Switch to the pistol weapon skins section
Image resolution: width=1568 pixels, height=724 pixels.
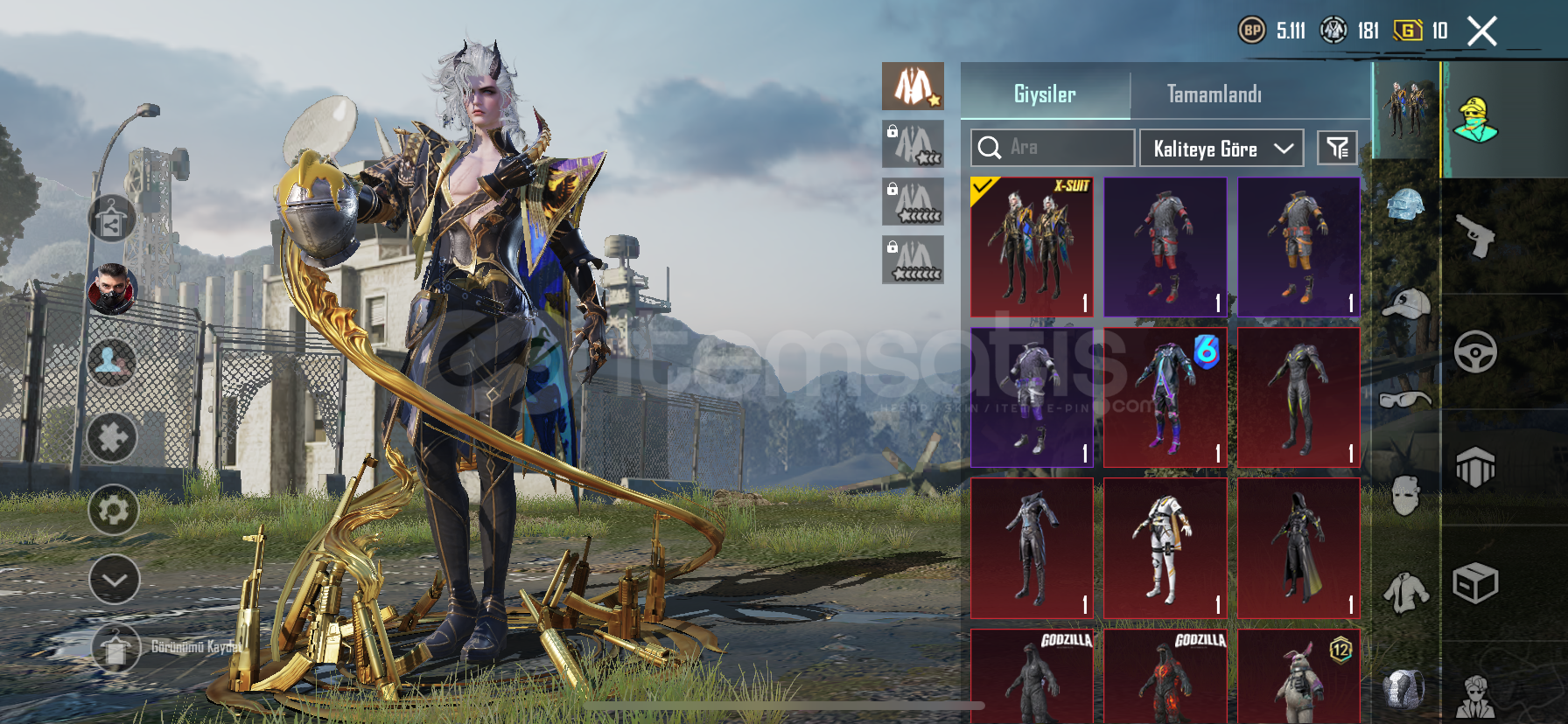(1475, 235)
